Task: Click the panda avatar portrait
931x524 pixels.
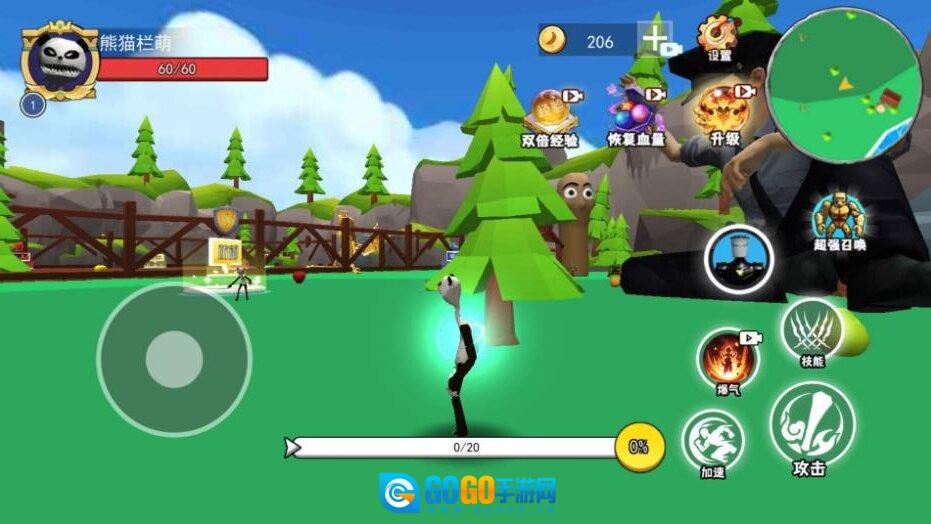Action: [x=60, y=60]
